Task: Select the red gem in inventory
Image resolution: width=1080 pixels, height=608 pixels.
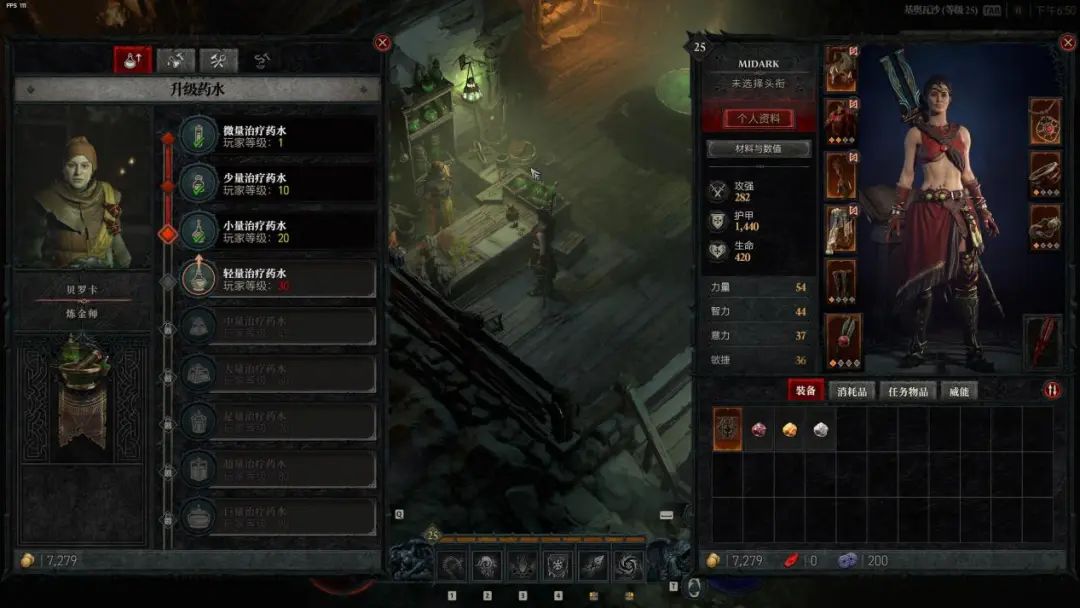Action: tap(759, 429)
